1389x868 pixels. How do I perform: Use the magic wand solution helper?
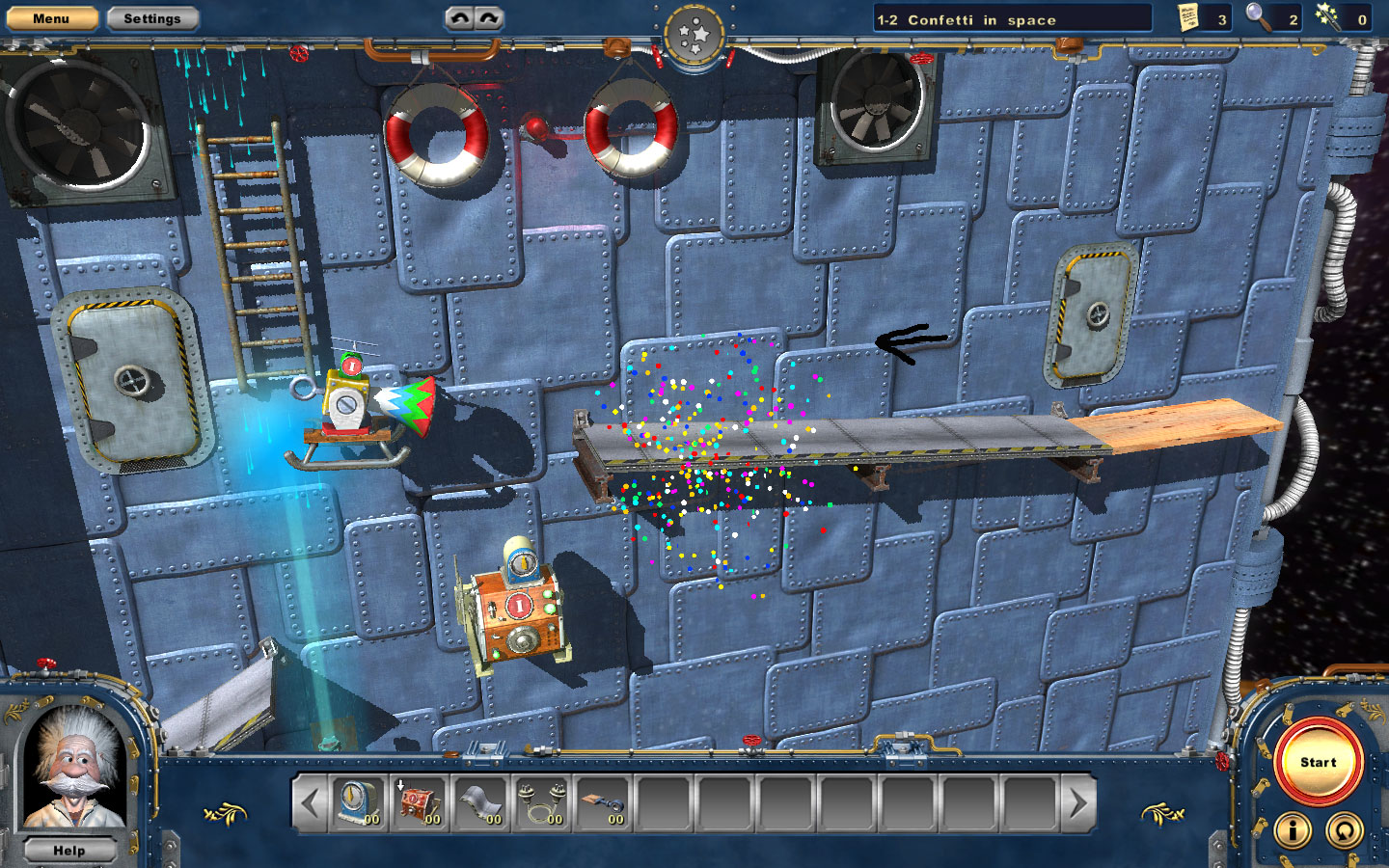(1329, 17)
